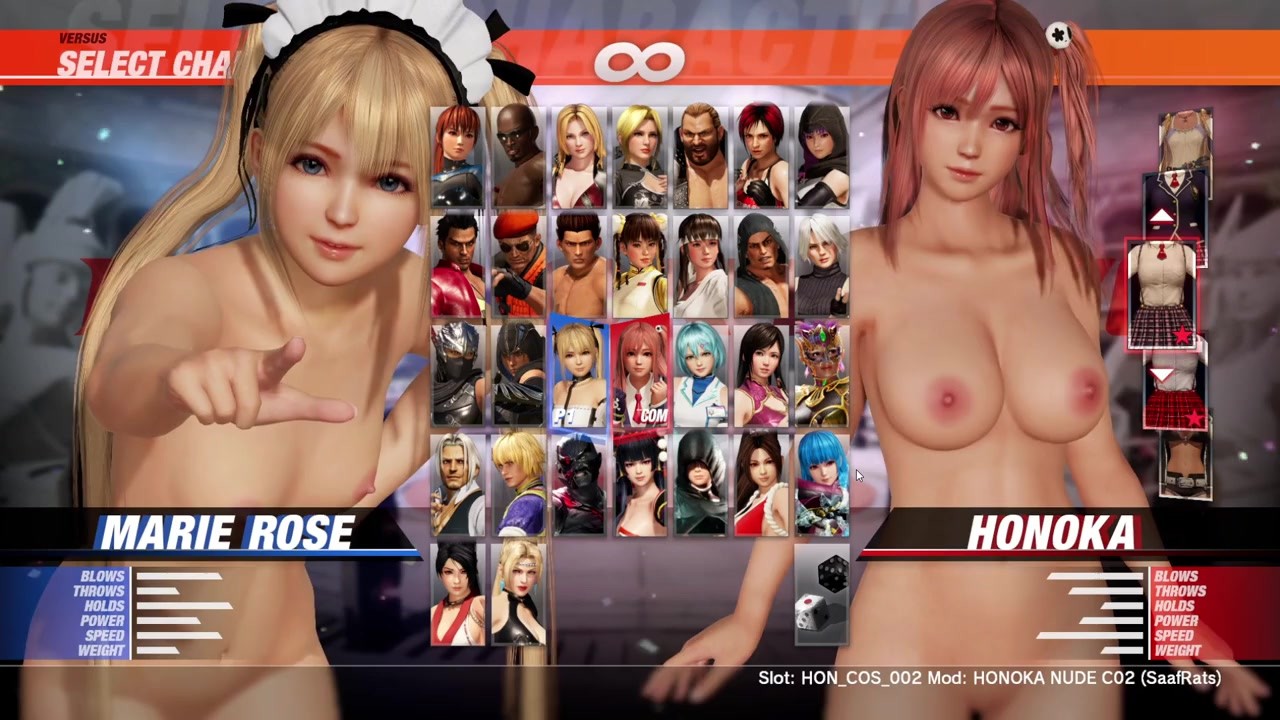Pick the ninja Ryu Hayabusa portrait
This screenshot has height=720, width=1280.
pos(457,375)
